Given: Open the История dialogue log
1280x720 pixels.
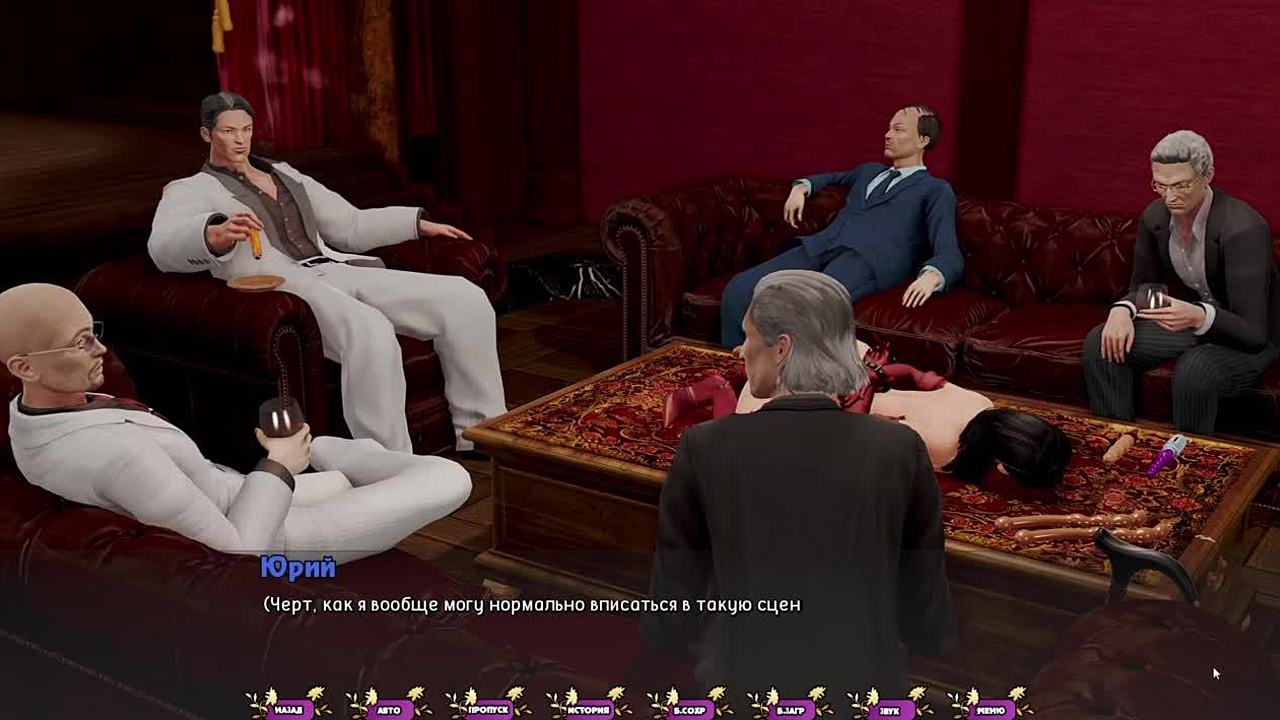Looking at the screenshot, I should 589,709.
